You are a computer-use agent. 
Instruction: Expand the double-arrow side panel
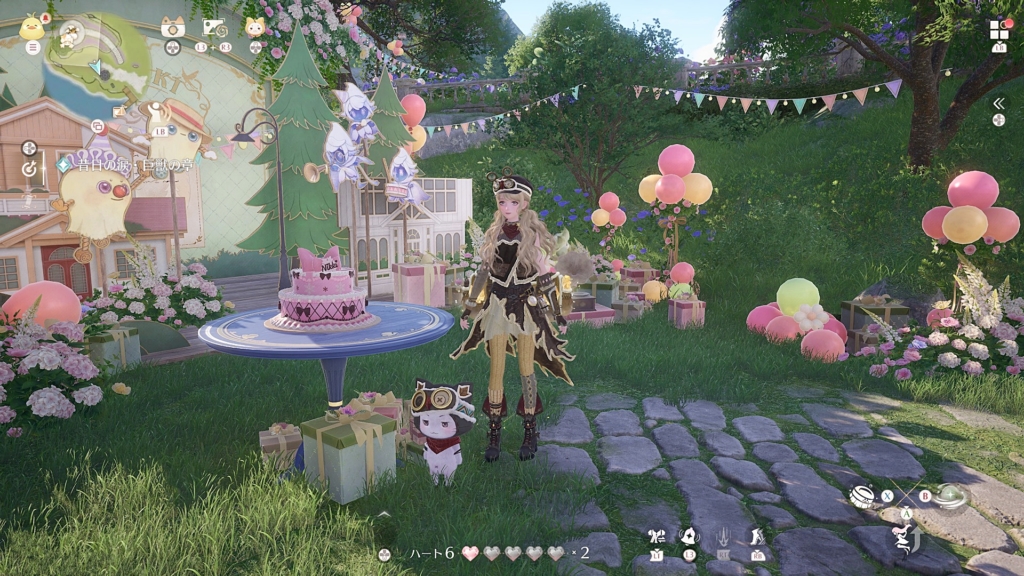pos(998,103)
